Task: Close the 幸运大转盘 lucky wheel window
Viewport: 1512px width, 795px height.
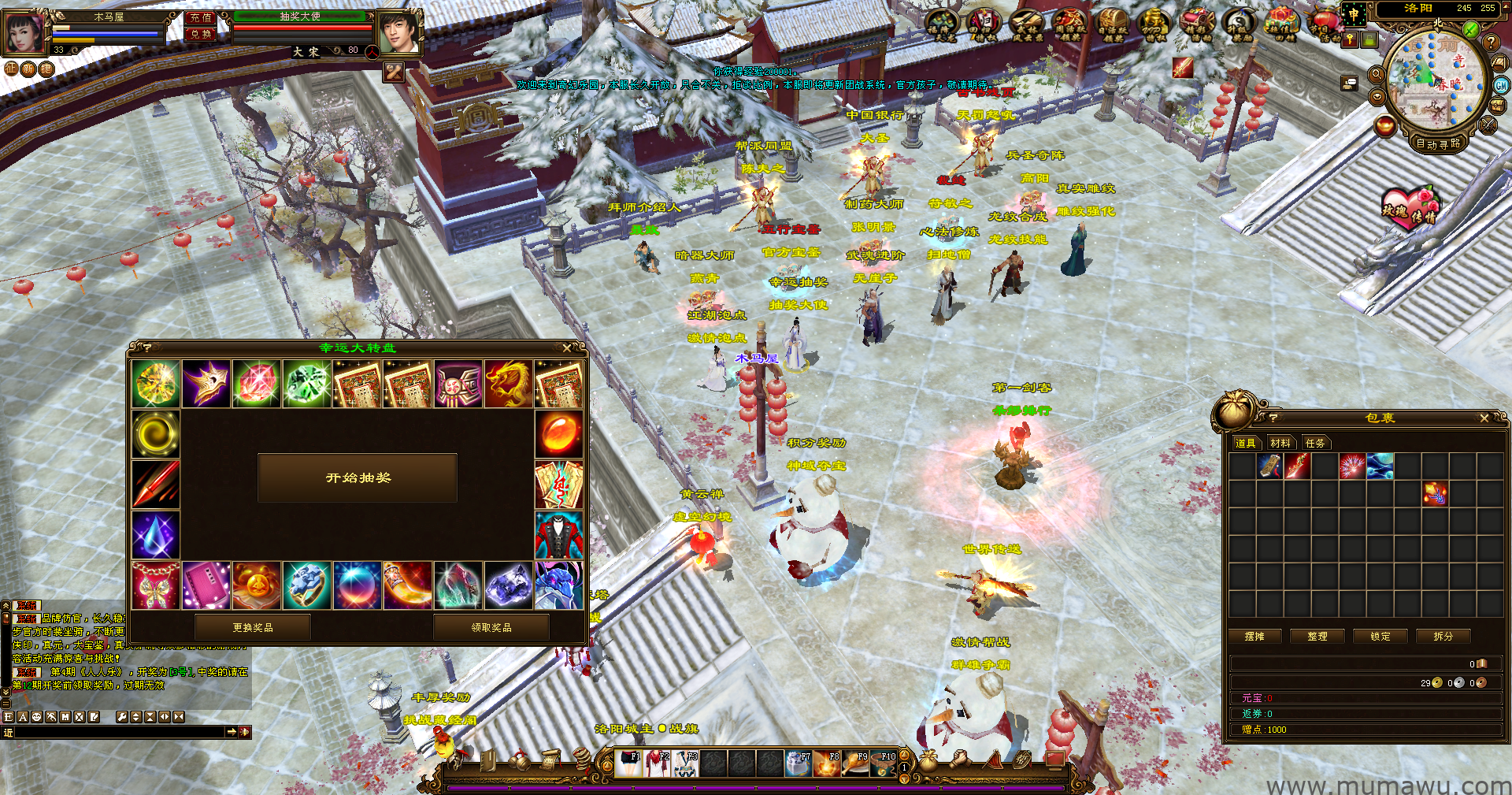Action: coord(567,347)
